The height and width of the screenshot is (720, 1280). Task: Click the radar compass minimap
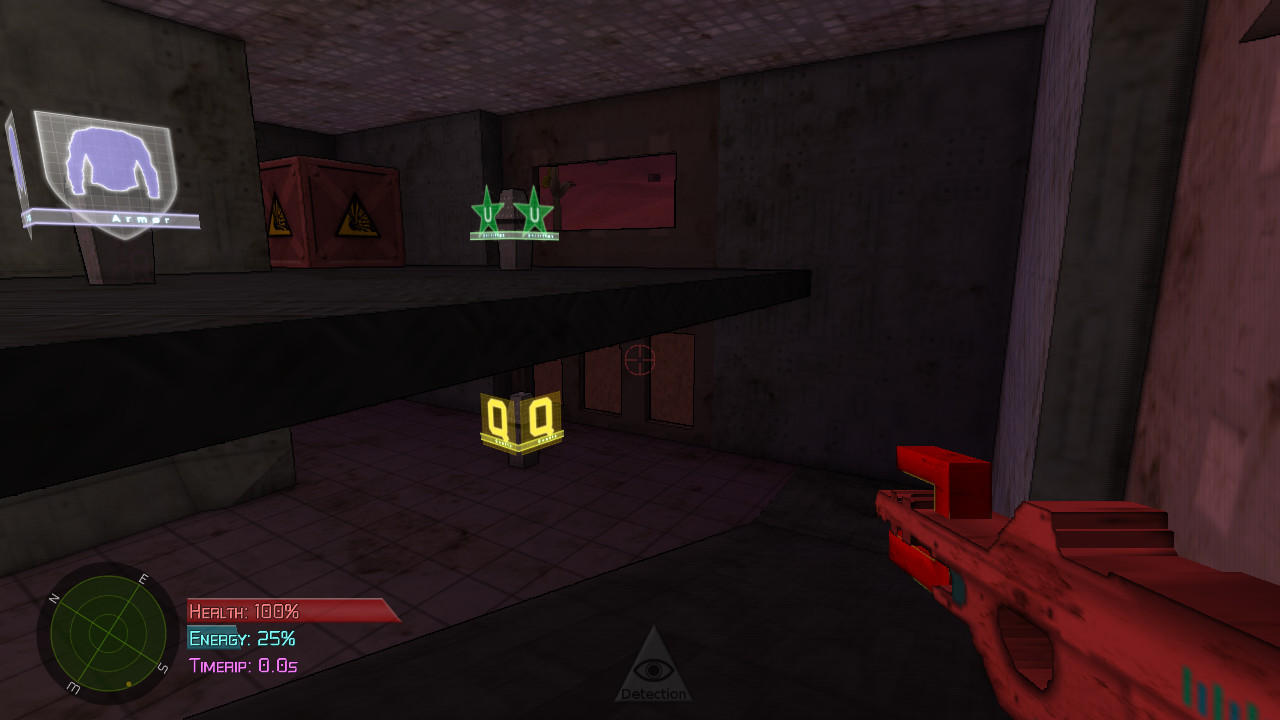[x=108, y=634]
